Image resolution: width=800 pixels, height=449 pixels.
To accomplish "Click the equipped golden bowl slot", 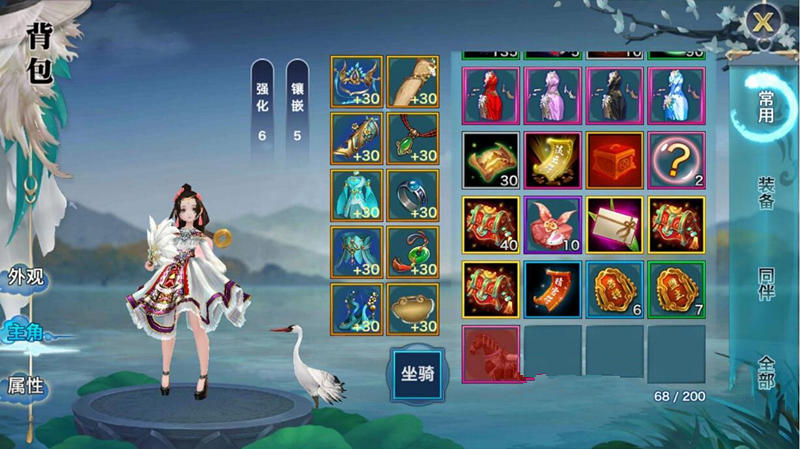I will (412, 308).
